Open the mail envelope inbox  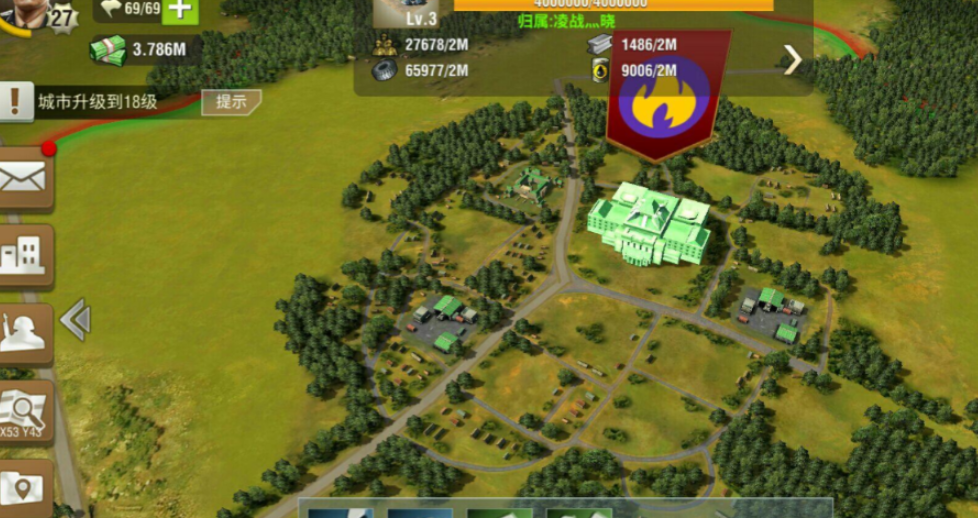(x=24, y=179)
